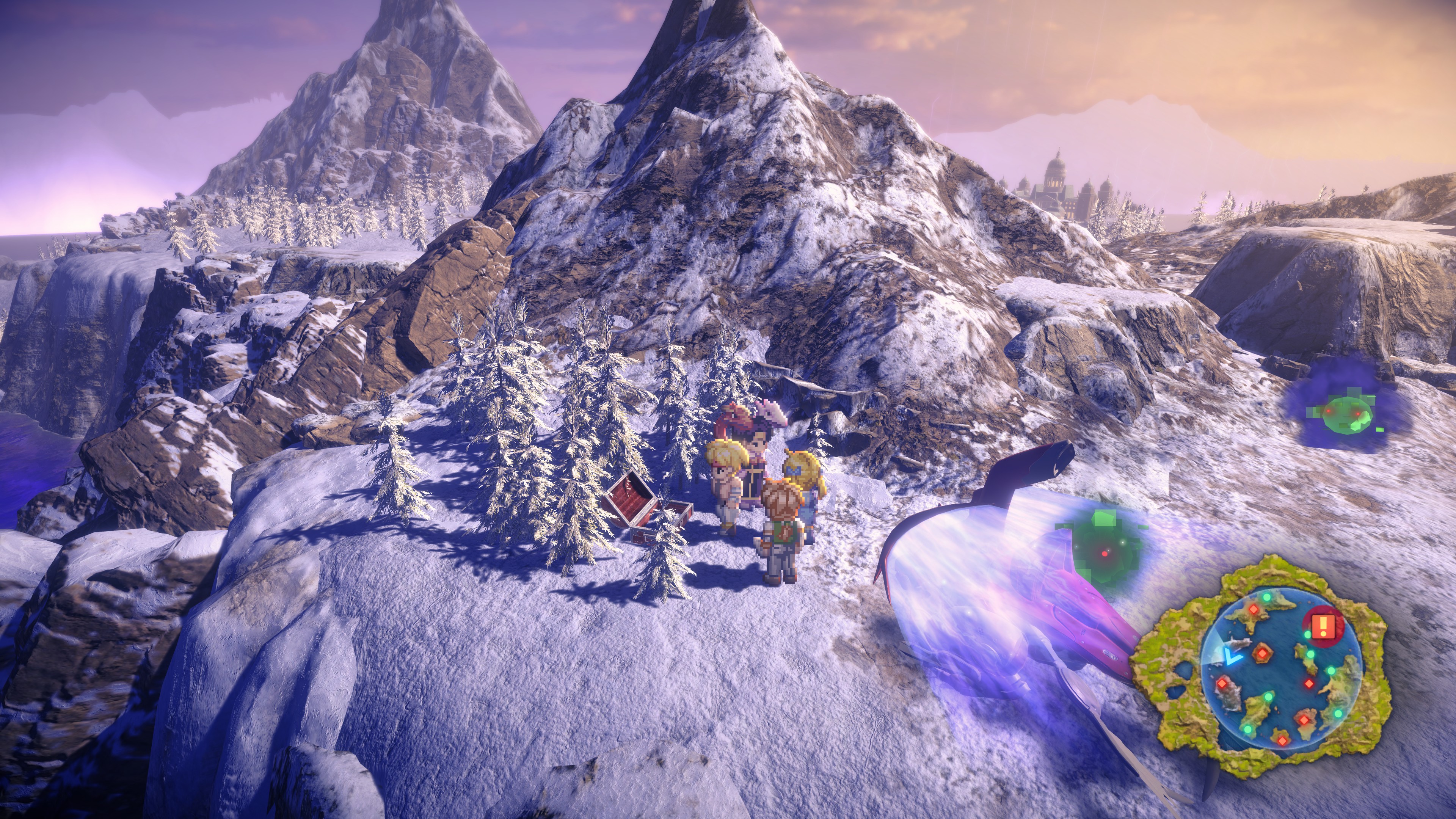This screenshot has width=1456, height=819.
Task: Click the blue player arrow on minimap
Action: (x=1229, y=656)
